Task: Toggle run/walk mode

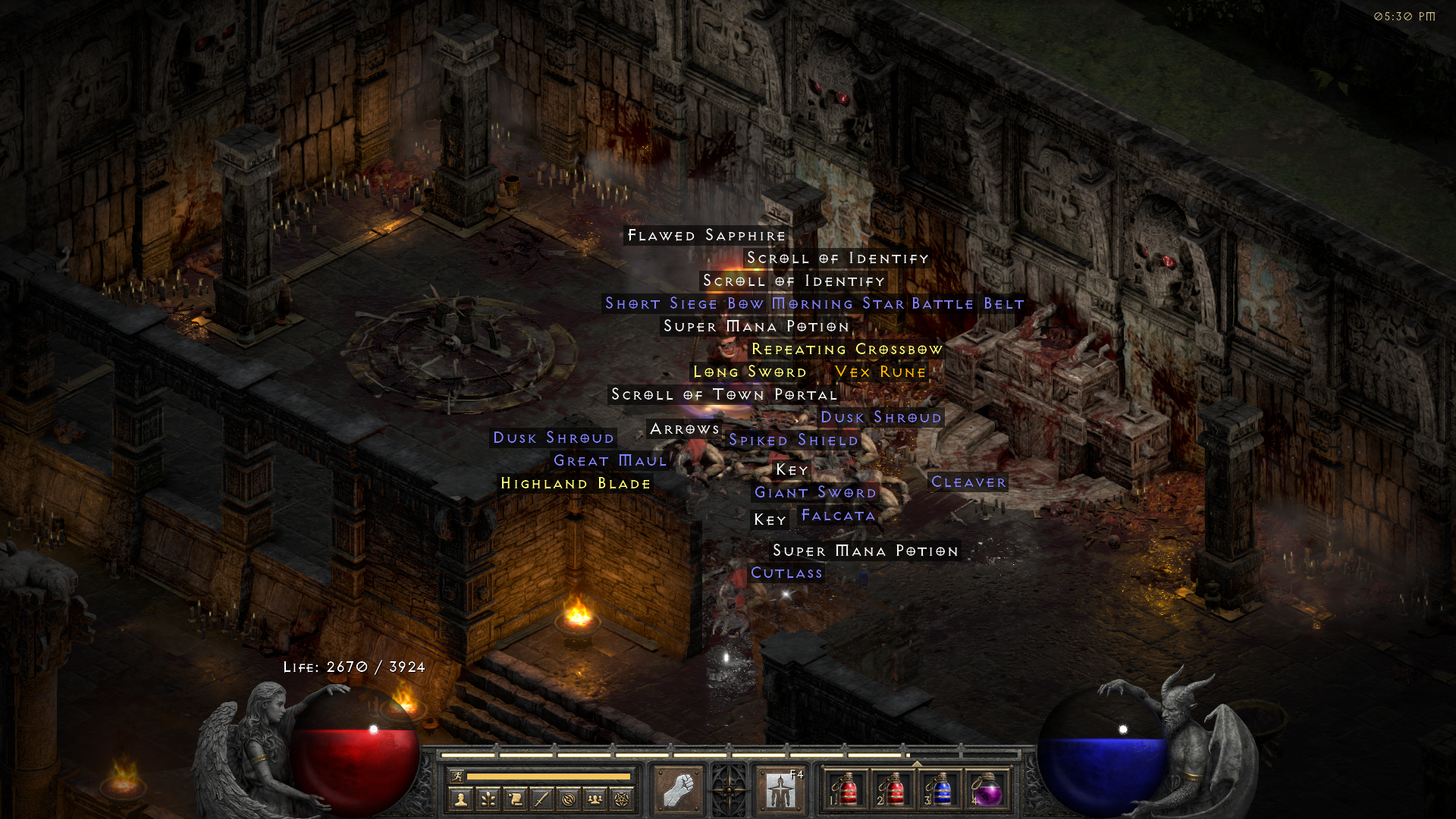Action: [457, 777]
